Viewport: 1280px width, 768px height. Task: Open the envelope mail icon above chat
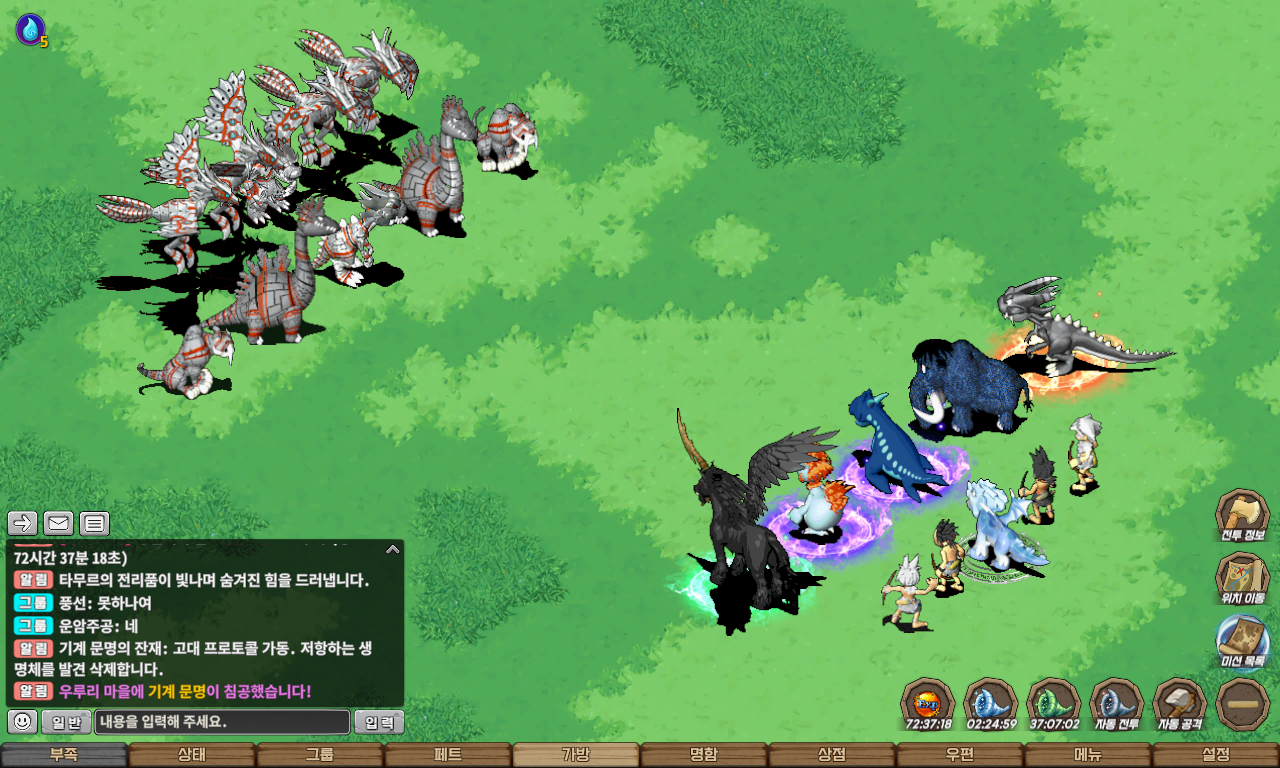[x=58, y=523]
